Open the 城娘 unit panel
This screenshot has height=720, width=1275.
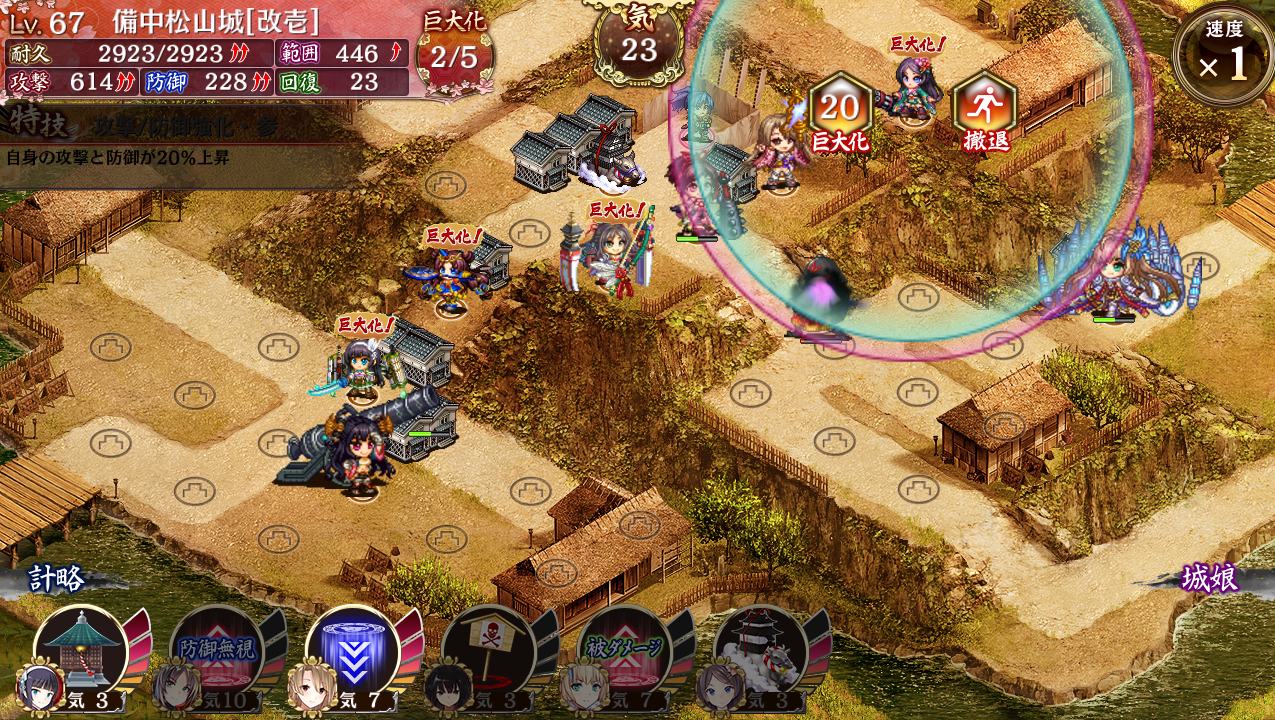tap(1209, 578)
